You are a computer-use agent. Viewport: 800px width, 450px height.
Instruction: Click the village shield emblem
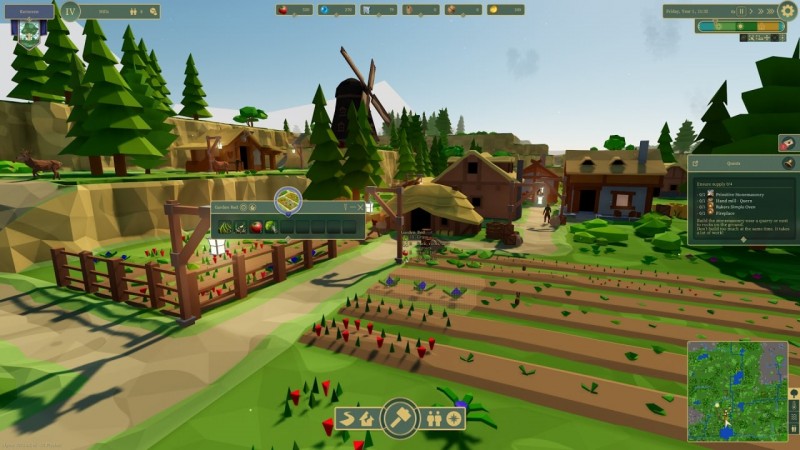coord(29,32)
